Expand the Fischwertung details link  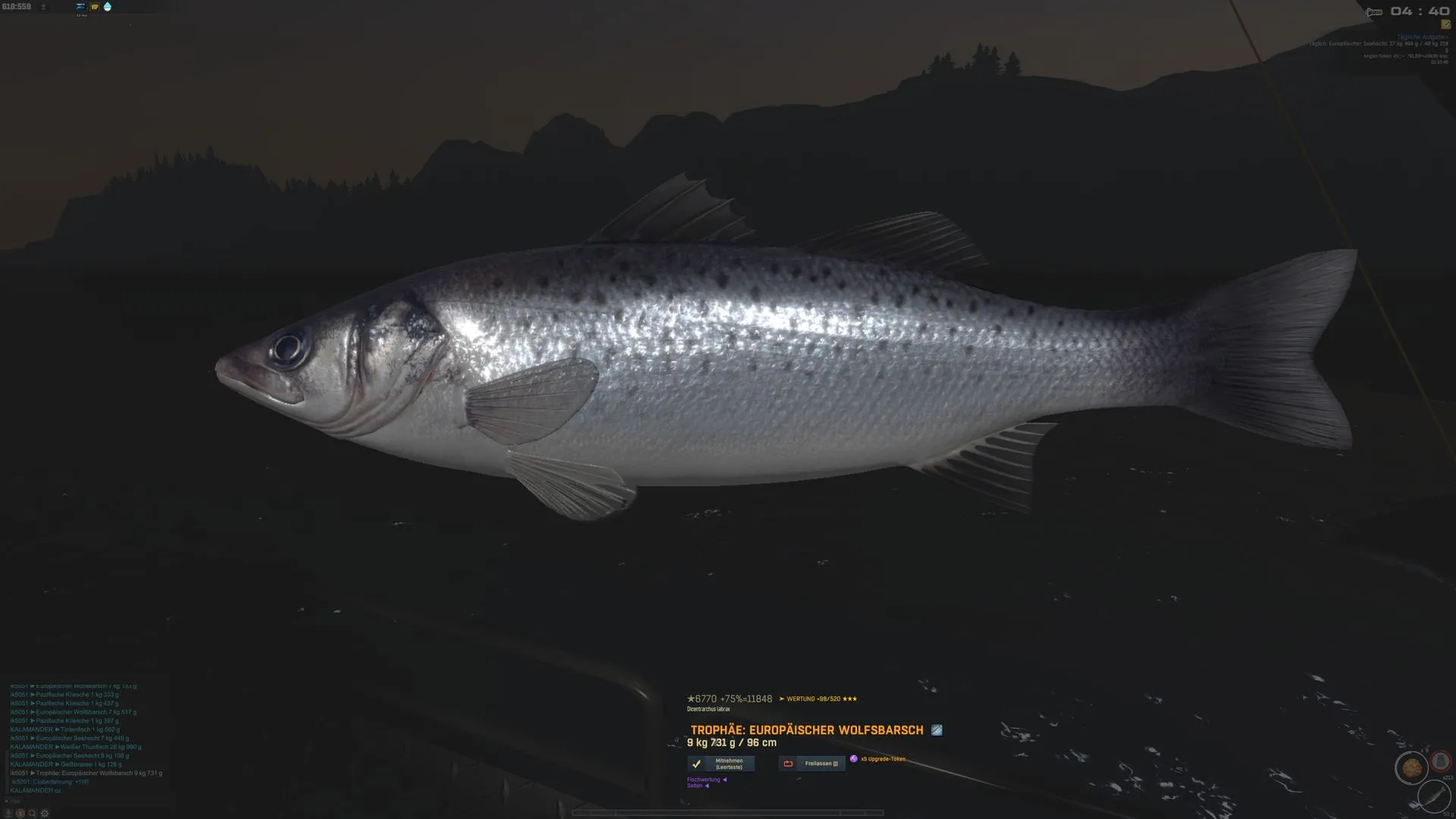[706, 780]
